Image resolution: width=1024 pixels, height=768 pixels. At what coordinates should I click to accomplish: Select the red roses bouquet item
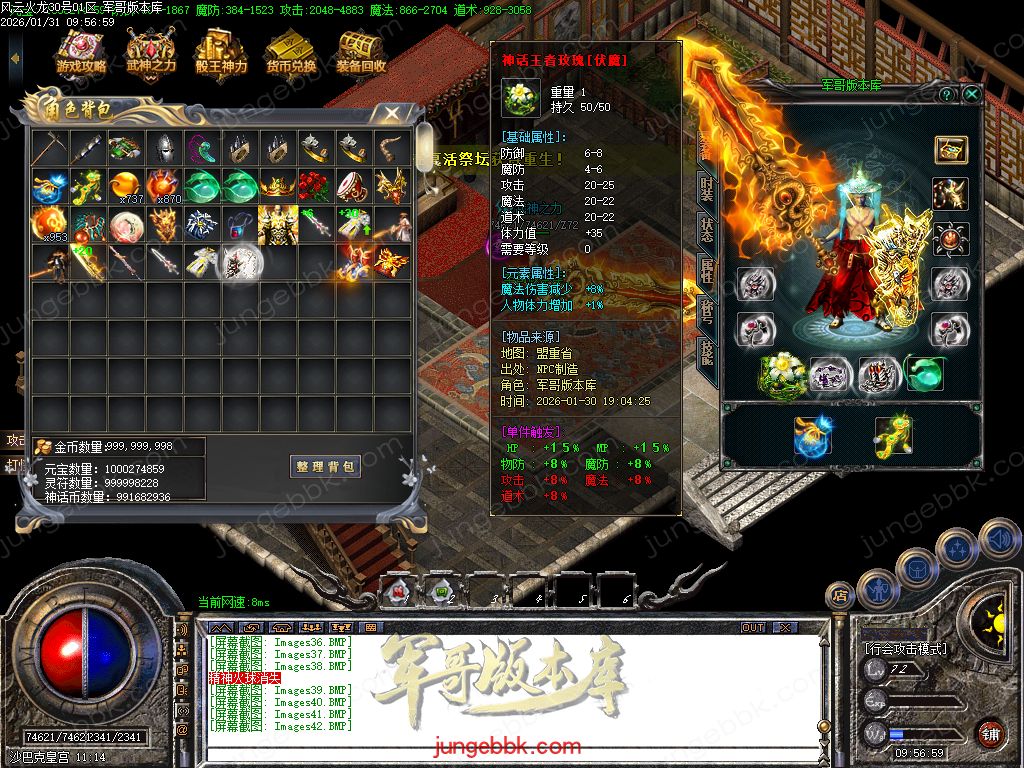pos(315,186)
